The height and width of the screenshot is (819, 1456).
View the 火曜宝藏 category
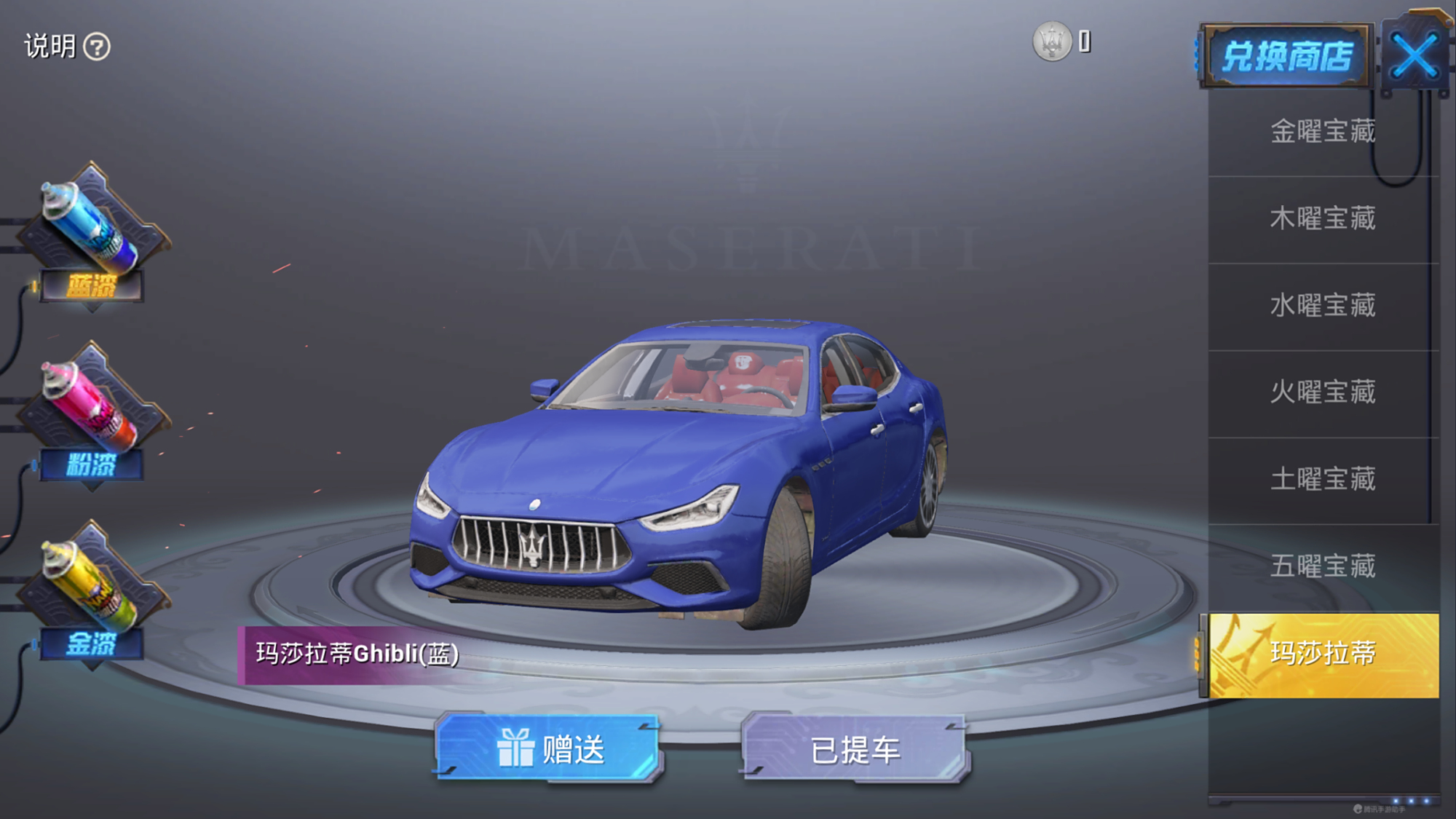point(1321,393)
